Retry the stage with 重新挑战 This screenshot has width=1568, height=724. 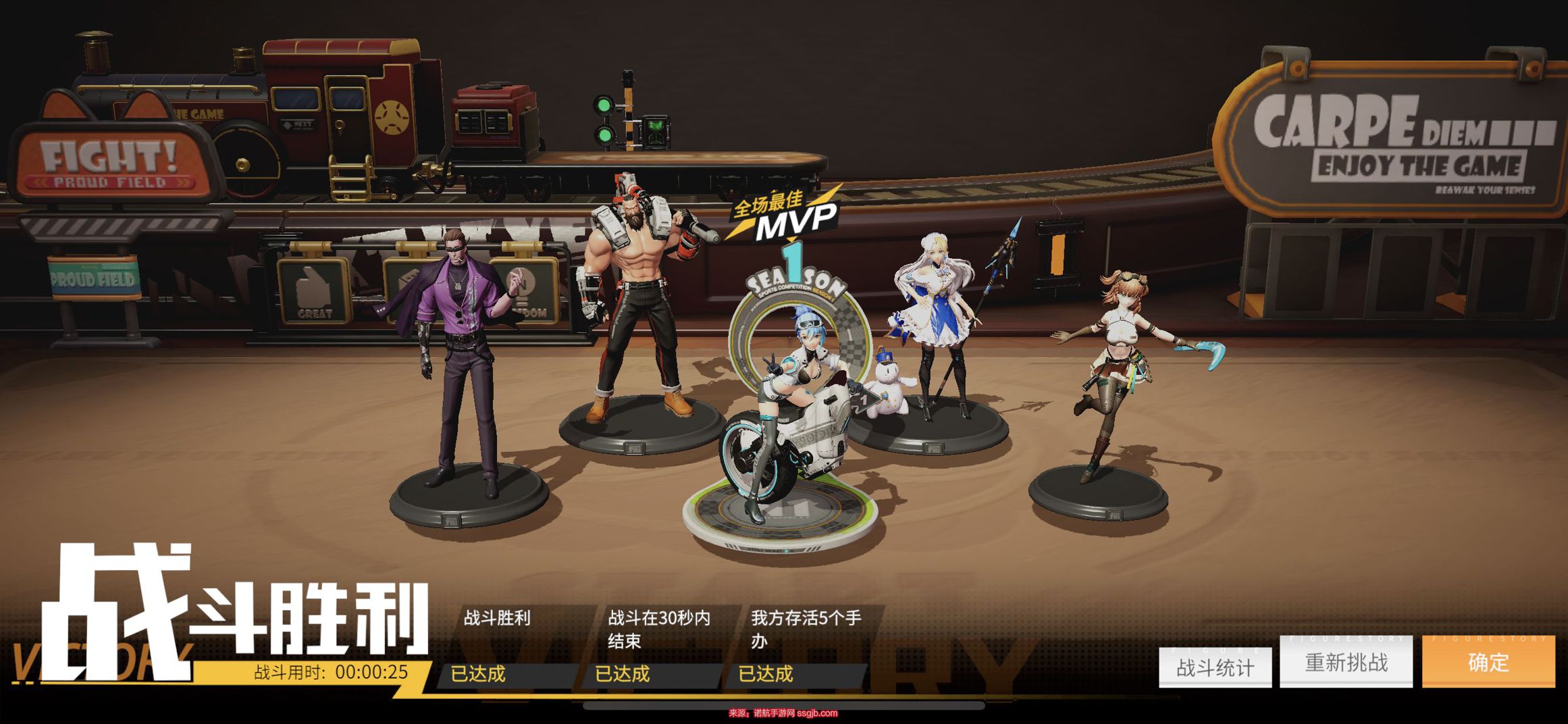click(1346, 662)
